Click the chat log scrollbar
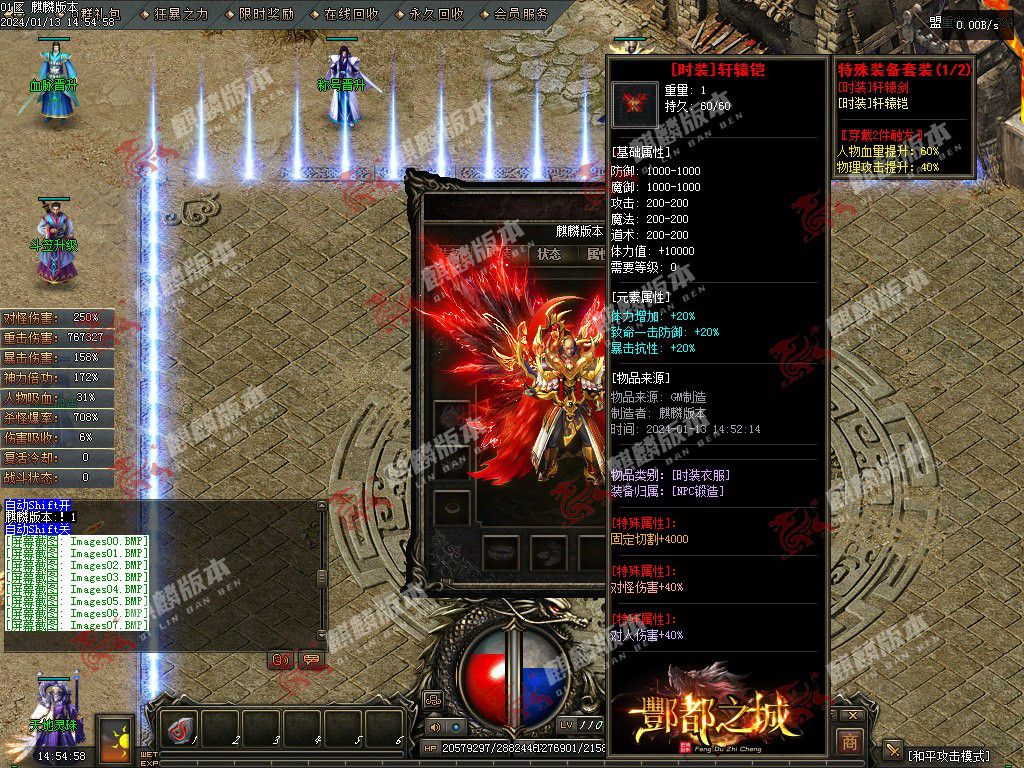The height and width of the screenshot is (768, 1024). click(x=321, y=578)
